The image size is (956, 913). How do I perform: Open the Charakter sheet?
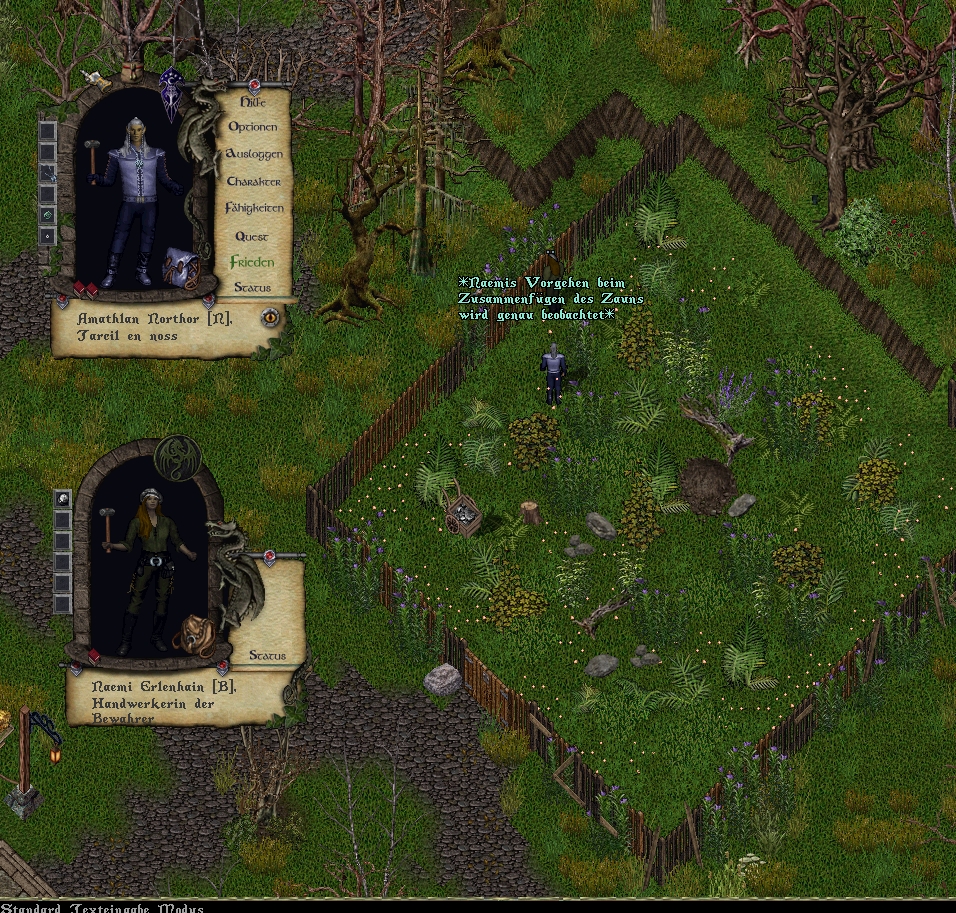click(254, 181)
